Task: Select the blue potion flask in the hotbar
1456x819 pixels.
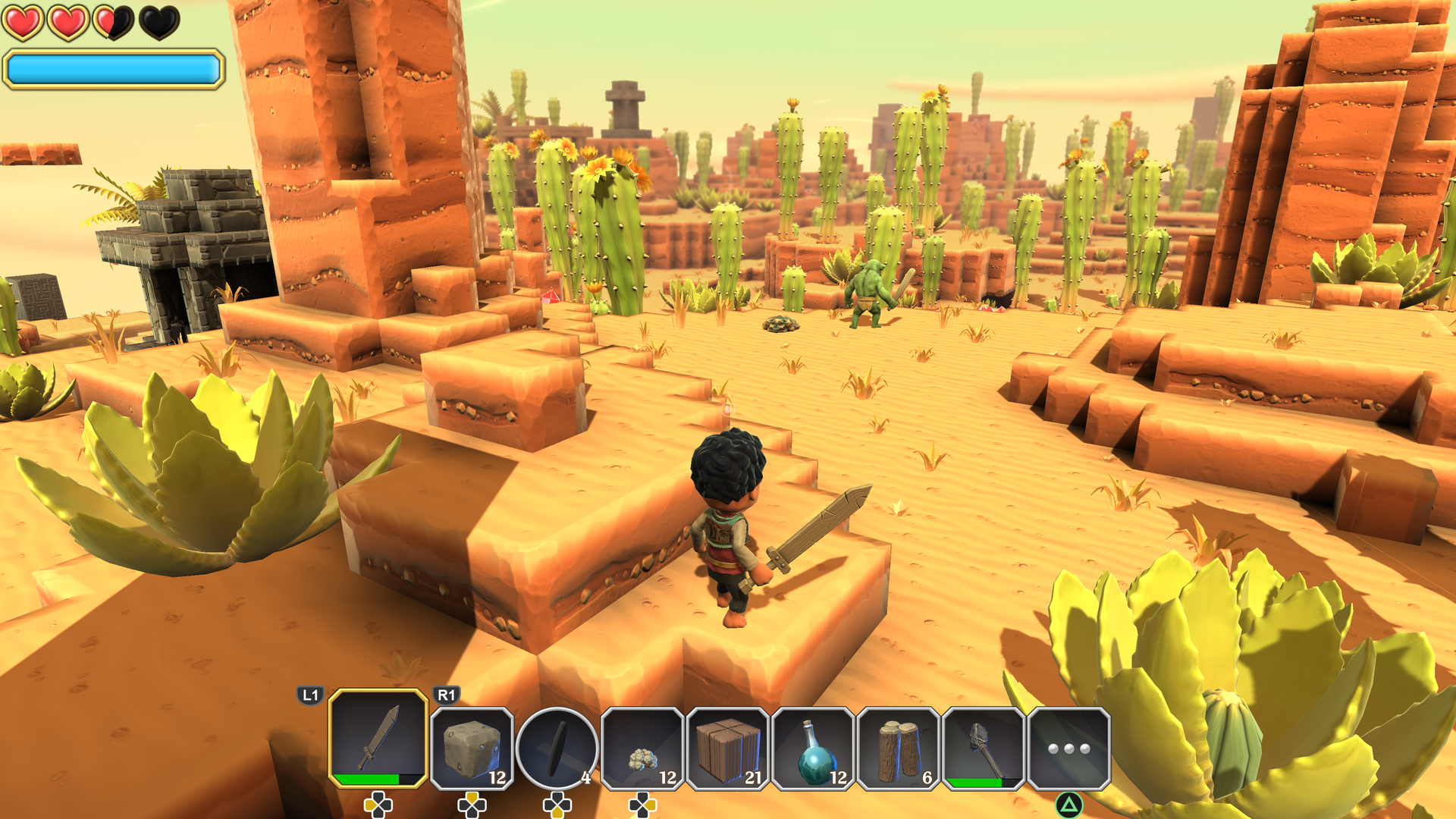Action: (813, 747)
